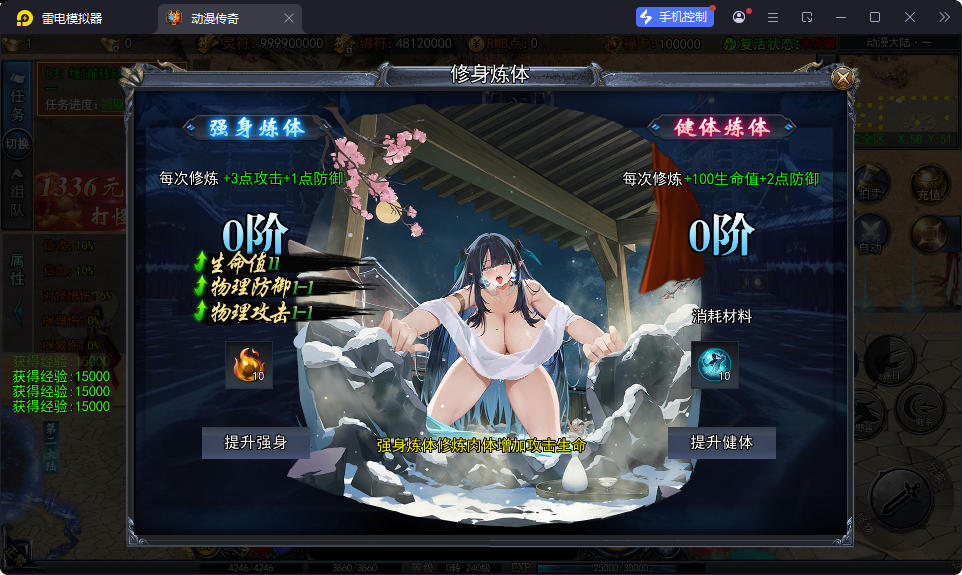Click the 手机控制 emulator button
Image resolution: width=962 pixels, height=575 pixels.
[675, 17]
